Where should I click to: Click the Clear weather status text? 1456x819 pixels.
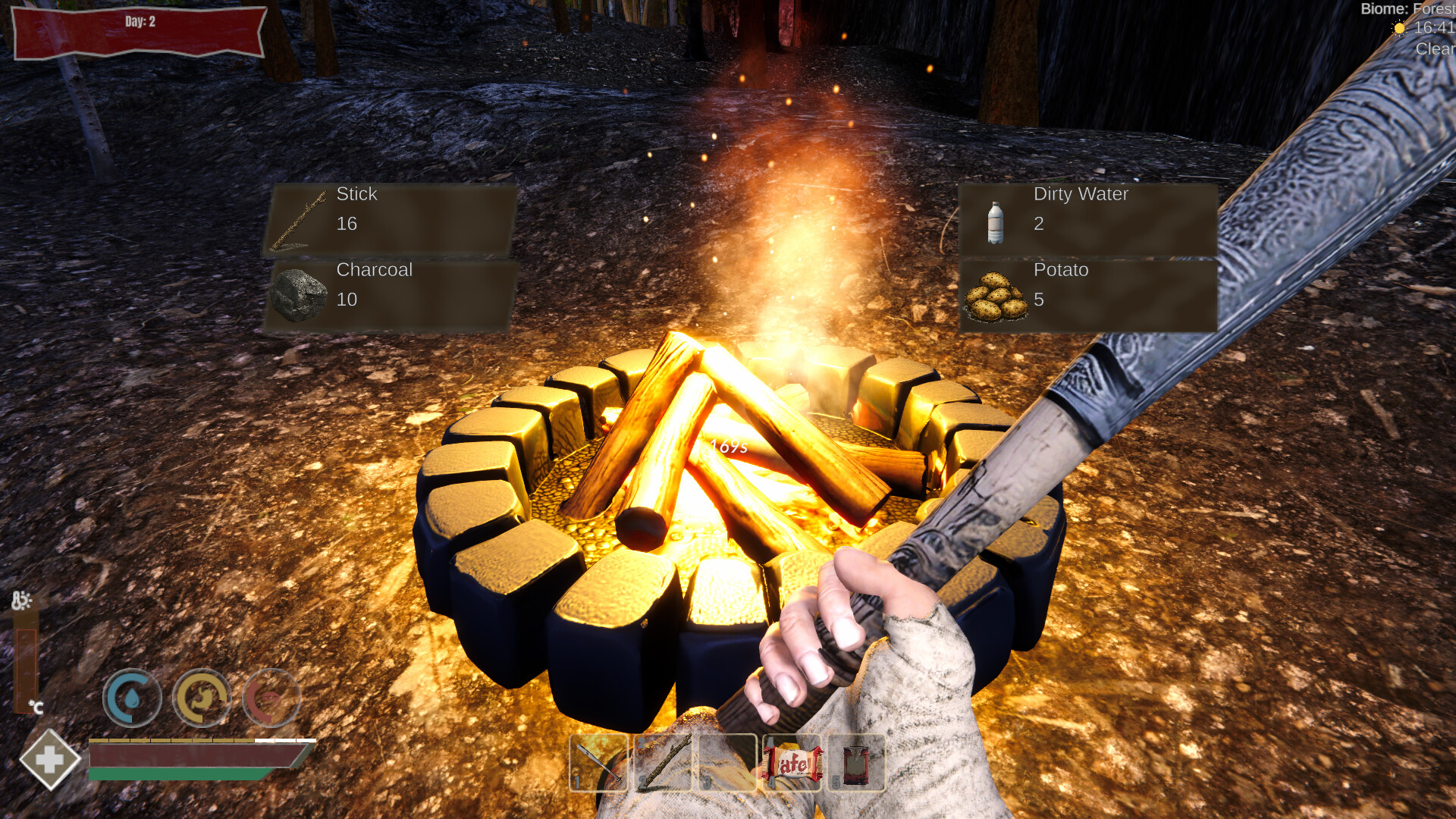[x=1436, y=49]
